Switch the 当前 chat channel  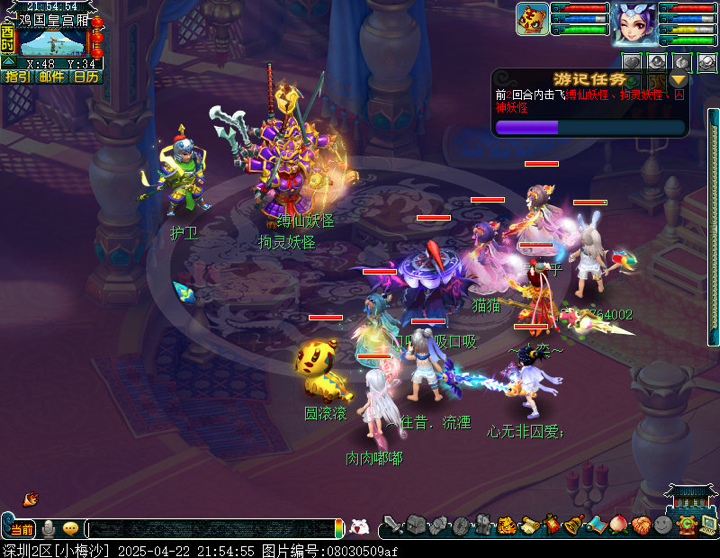pyautogui.click(x=21, y=529)
